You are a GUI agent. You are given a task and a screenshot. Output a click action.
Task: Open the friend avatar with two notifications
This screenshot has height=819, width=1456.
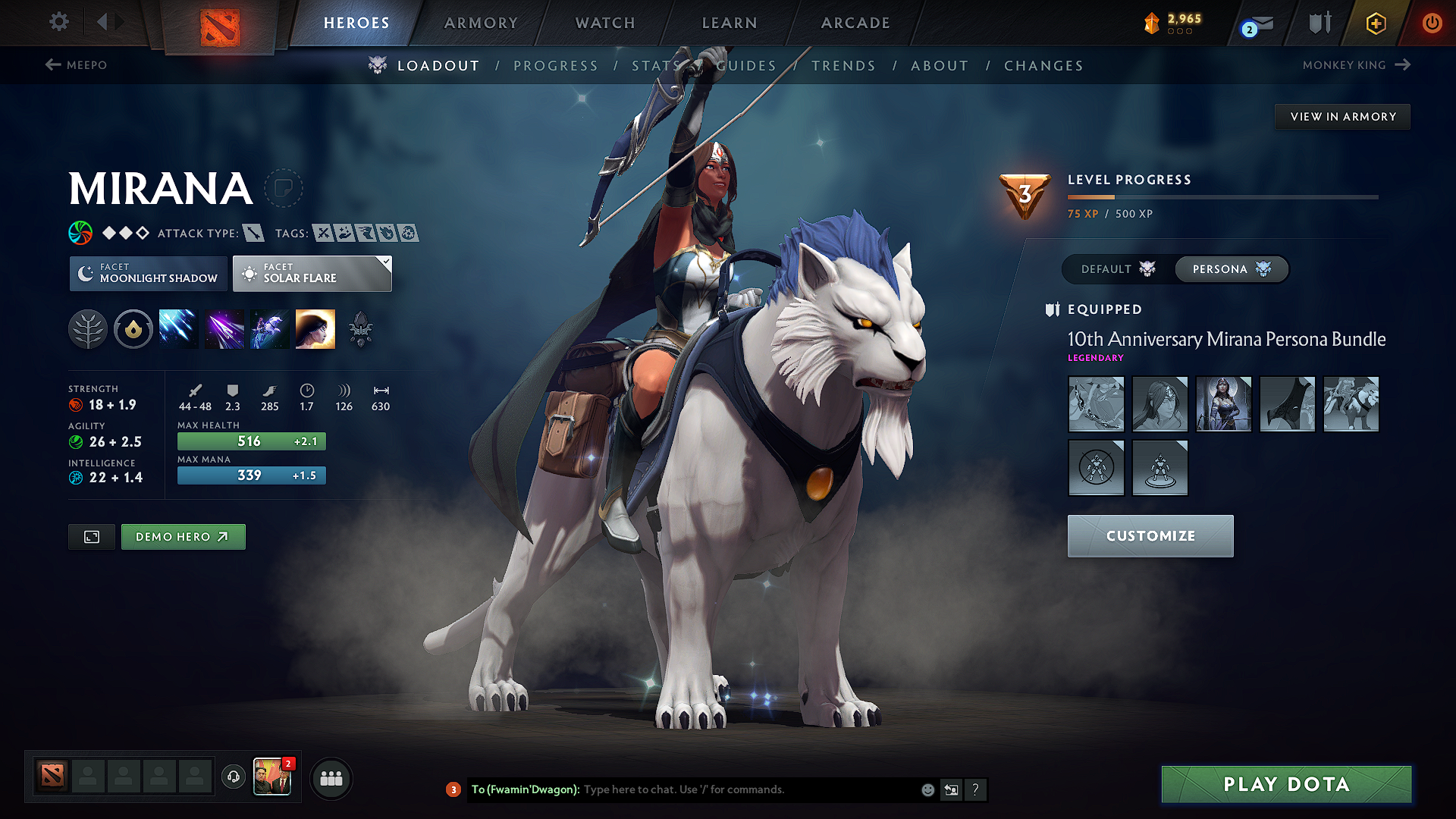272,775
